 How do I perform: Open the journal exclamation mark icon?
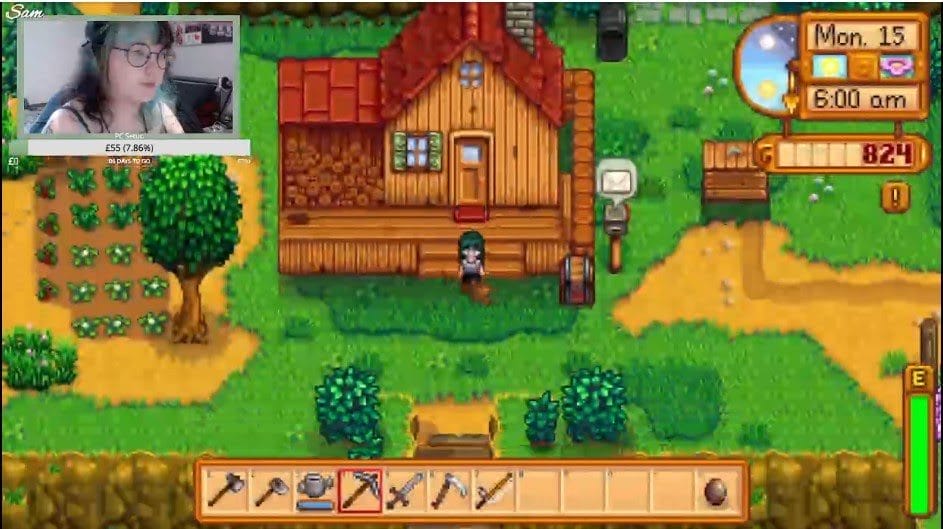pyautogui.click(x=894, y=196)
